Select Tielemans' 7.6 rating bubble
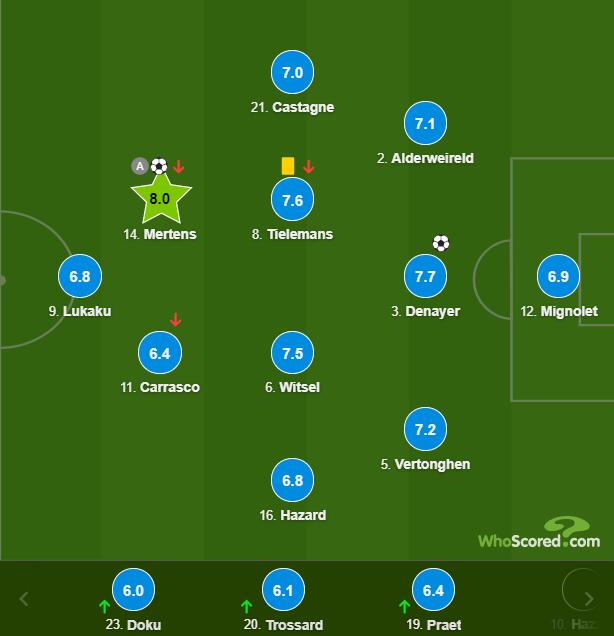Viewport: 614px width, 636px height. coord(292,200)
